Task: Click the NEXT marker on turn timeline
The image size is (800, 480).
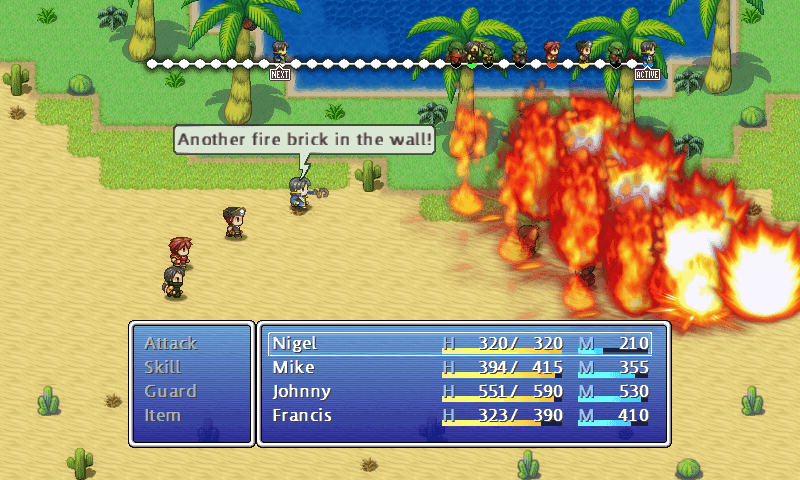Action: pos(280,74)
